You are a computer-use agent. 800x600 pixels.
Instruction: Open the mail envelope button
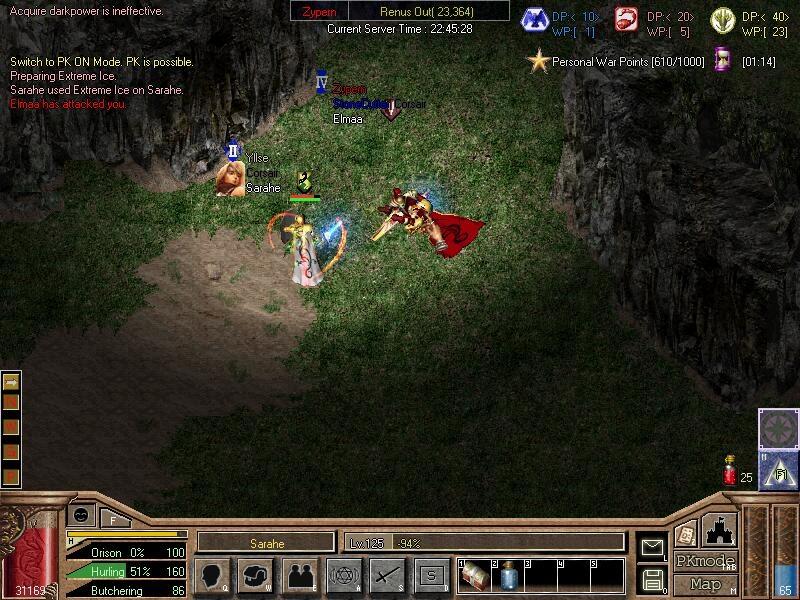[652, 547]
